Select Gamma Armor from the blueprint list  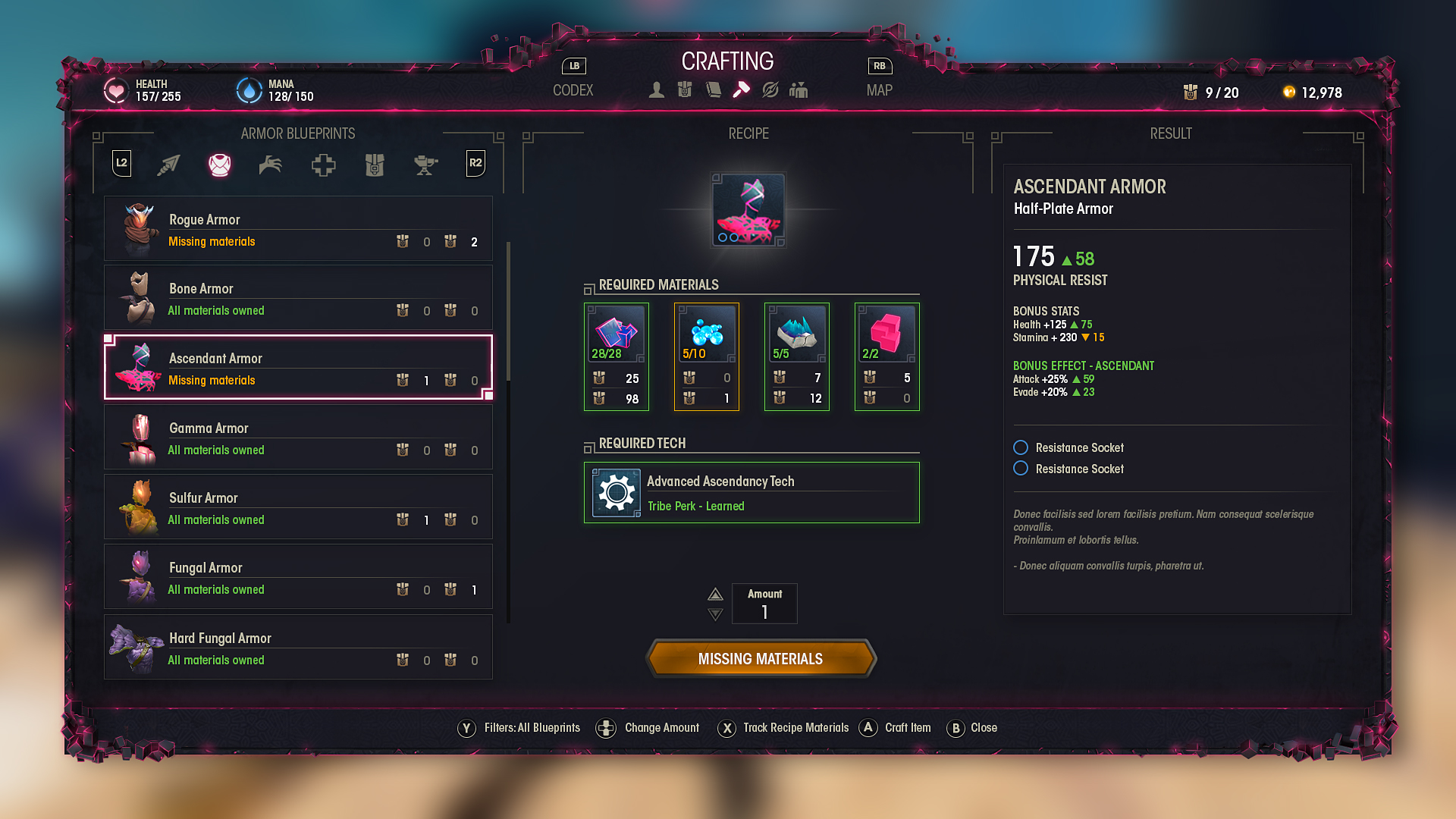(x=298, y=438)
